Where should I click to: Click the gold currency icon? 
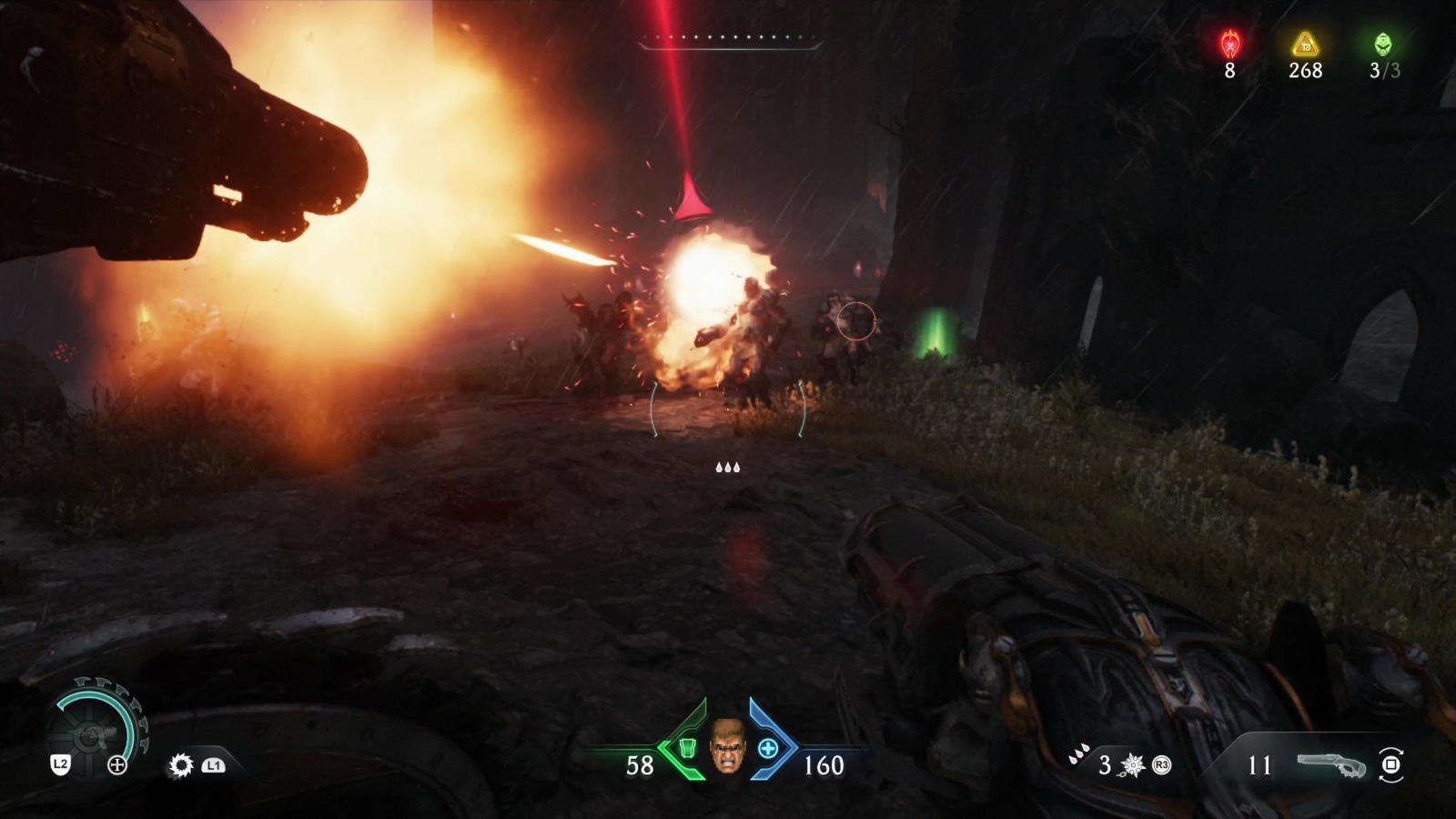[x=1306, y=43]
